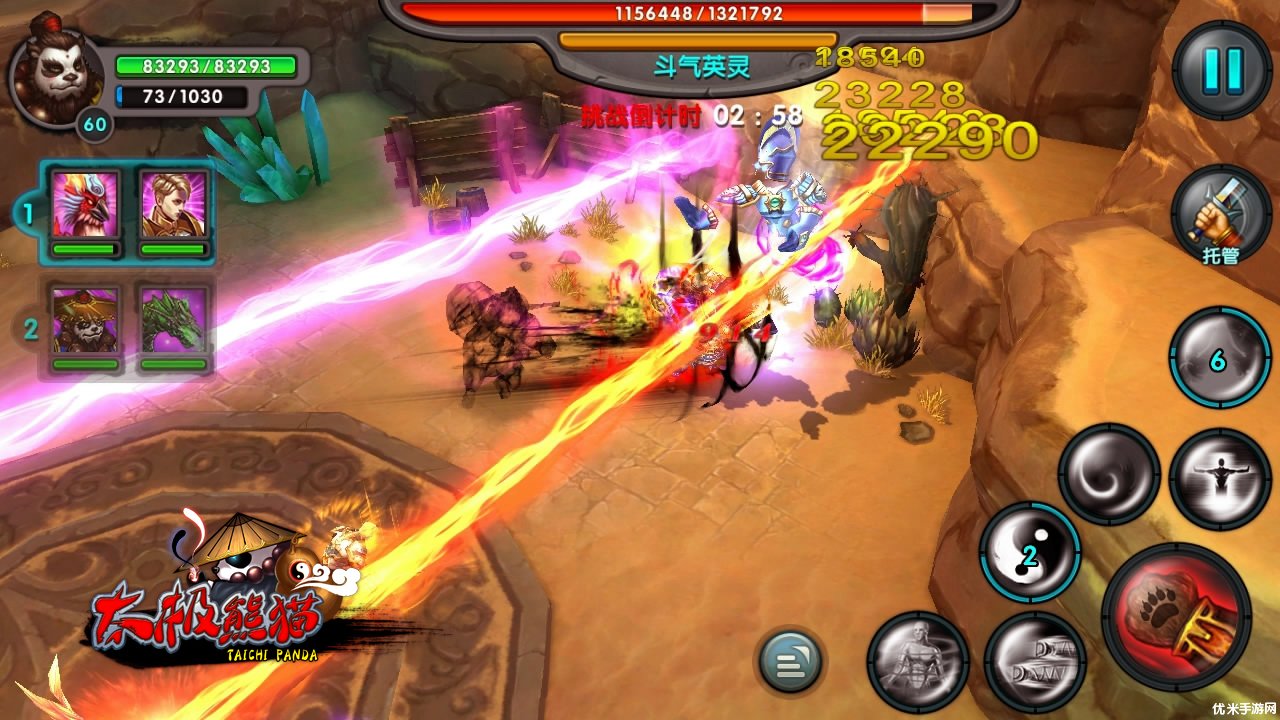Activate the muscular torso skill
This screenshot has width=1280, height=720.
[x=916, y=661]
